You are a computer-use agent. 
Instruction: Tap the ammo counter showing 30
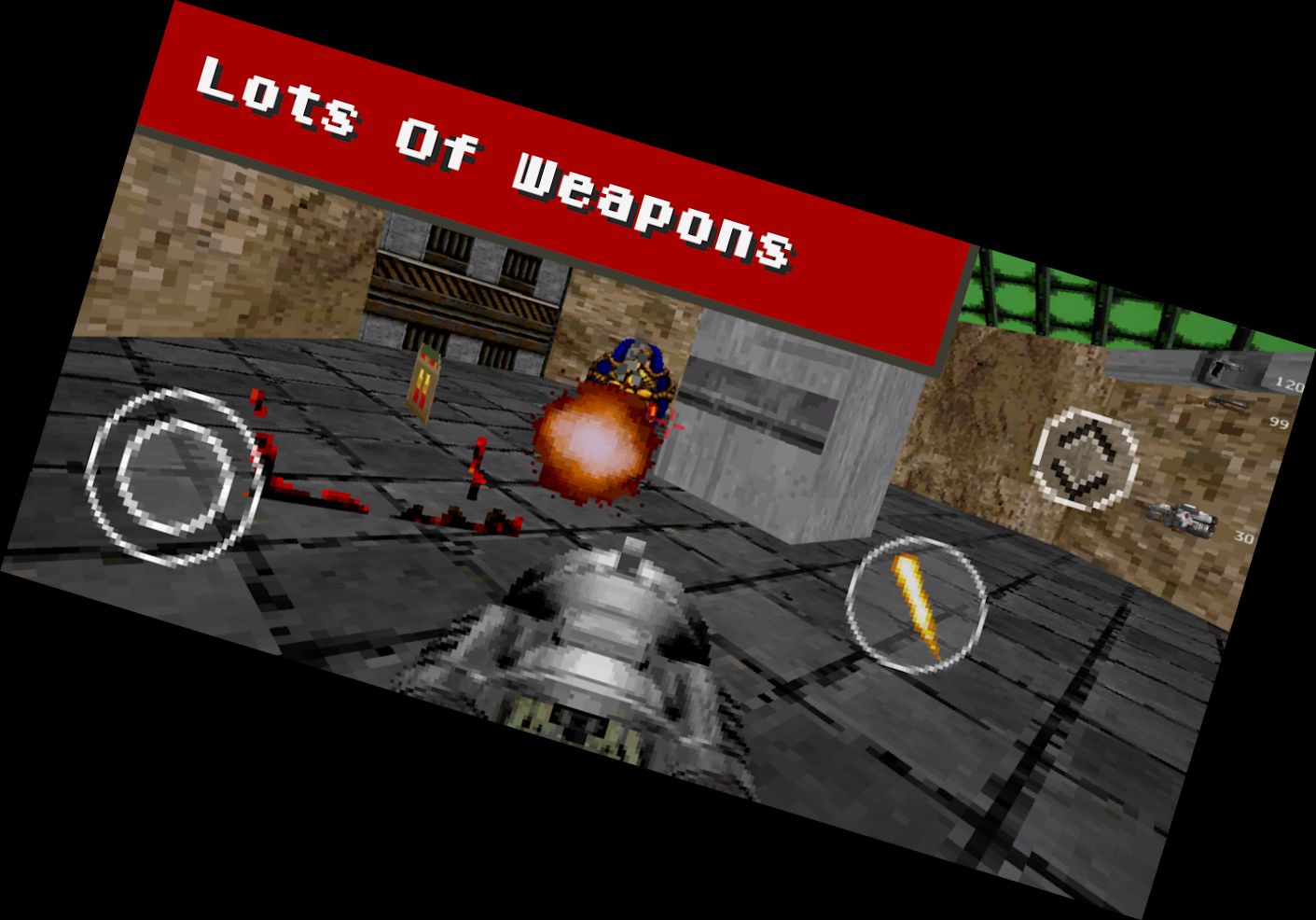[1243, 537]
